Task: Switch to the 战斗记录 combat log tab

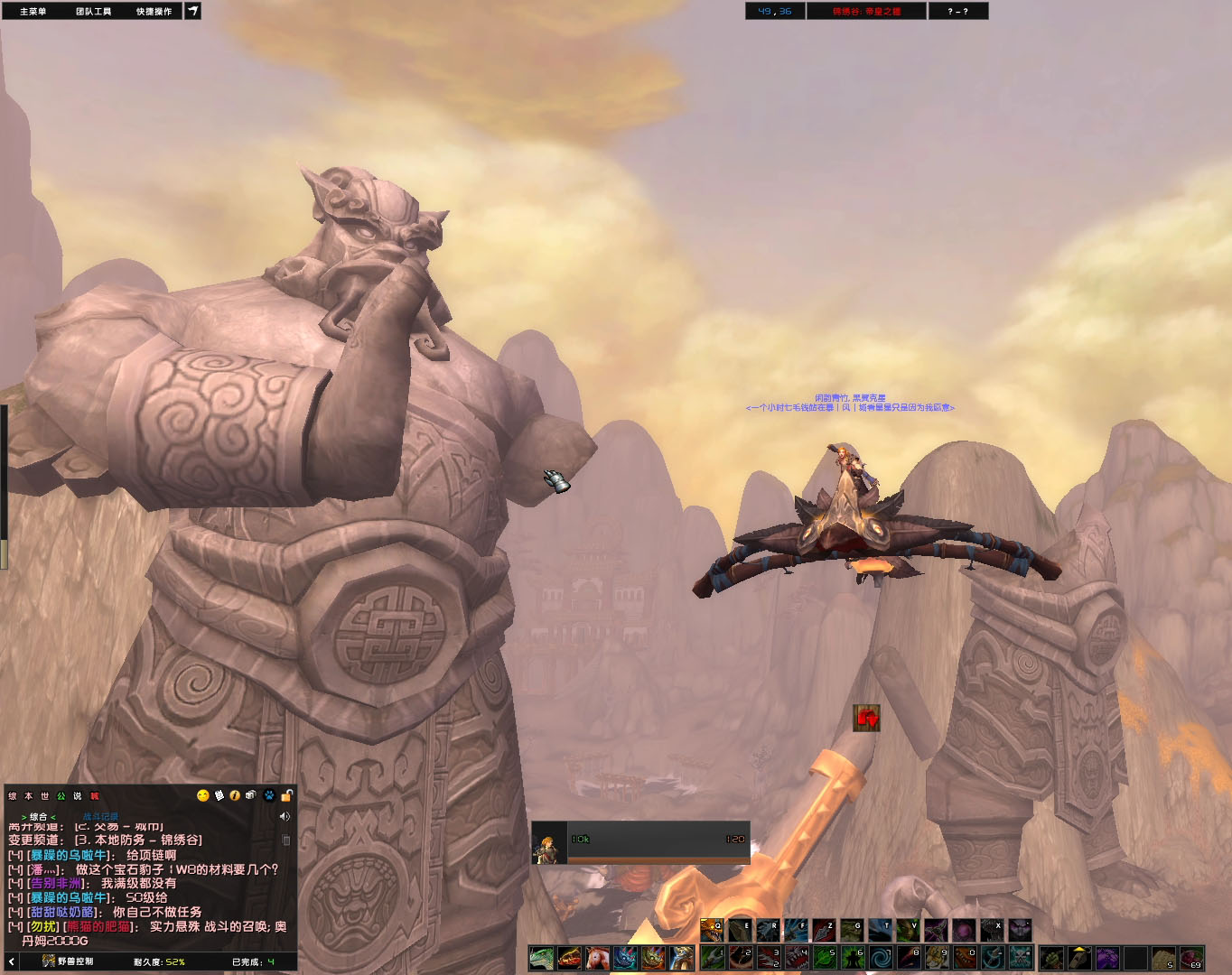Action: pyautogui.click(x=100, y=817)
